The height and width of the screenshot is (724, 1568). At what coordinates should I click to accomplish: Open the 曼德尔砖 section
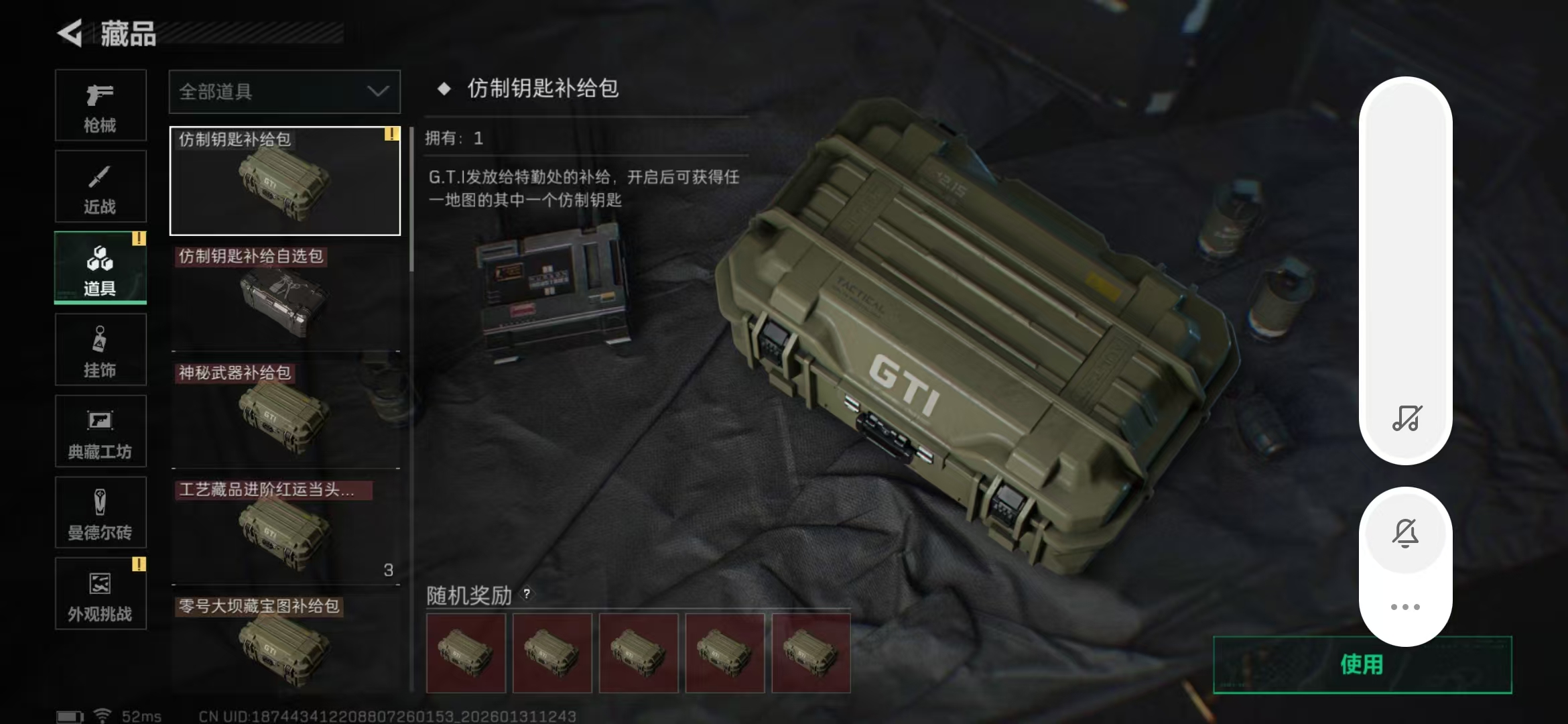click(100, 513)
